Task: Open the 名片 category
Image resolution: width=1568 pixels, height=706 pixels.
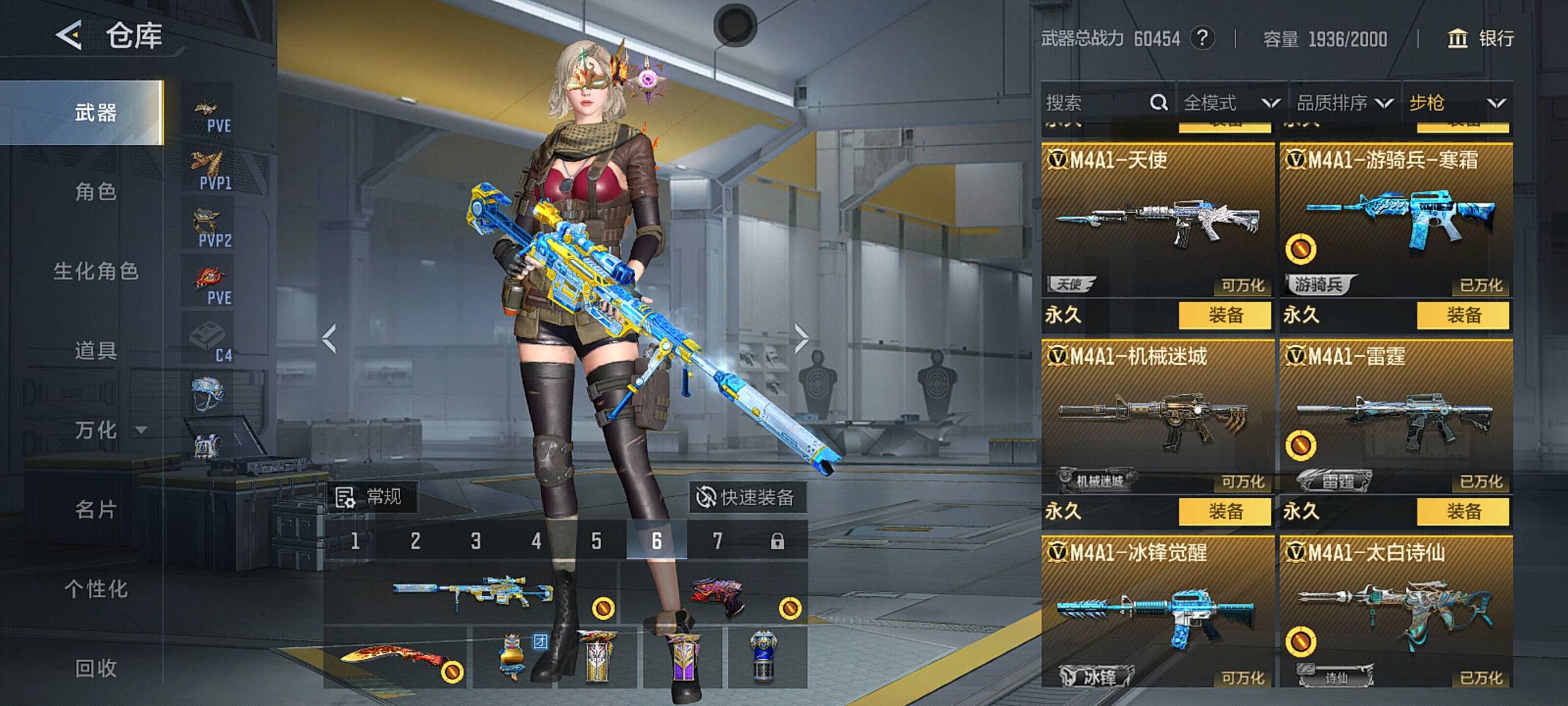Action: click(95, 510)
